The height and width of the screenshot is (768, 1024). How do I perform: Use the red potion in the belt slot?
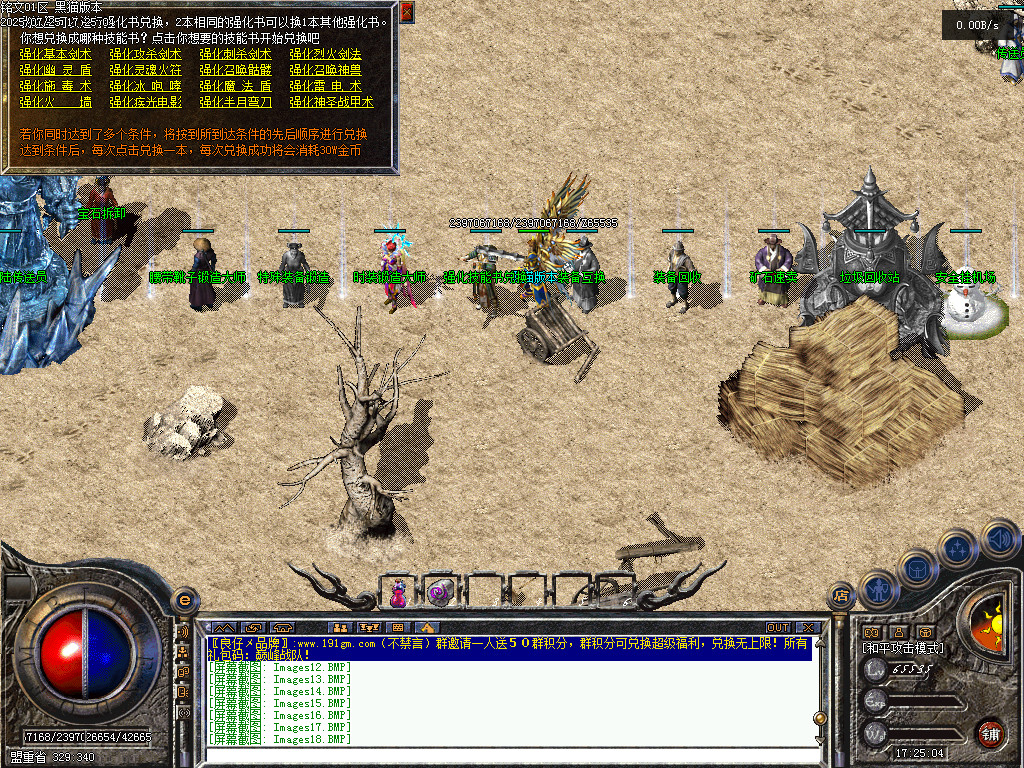click(399, 593)
